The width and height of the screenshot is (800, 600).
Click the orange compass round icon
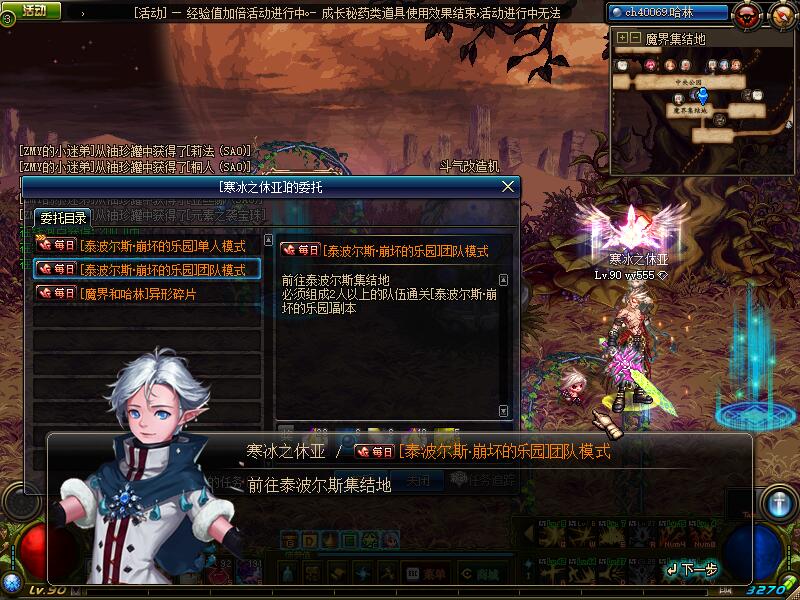tap(780, 14)
